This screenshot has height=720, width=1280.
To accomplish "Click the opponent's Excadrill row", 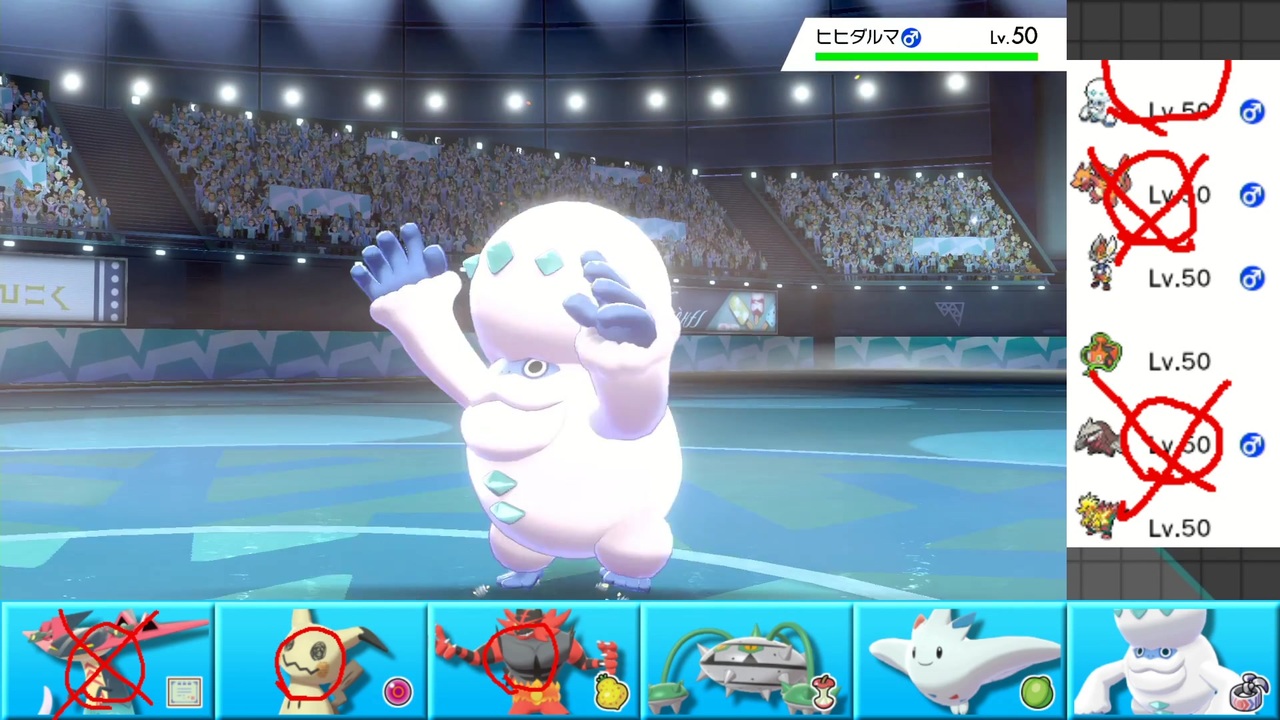I will coord(1172,443).
